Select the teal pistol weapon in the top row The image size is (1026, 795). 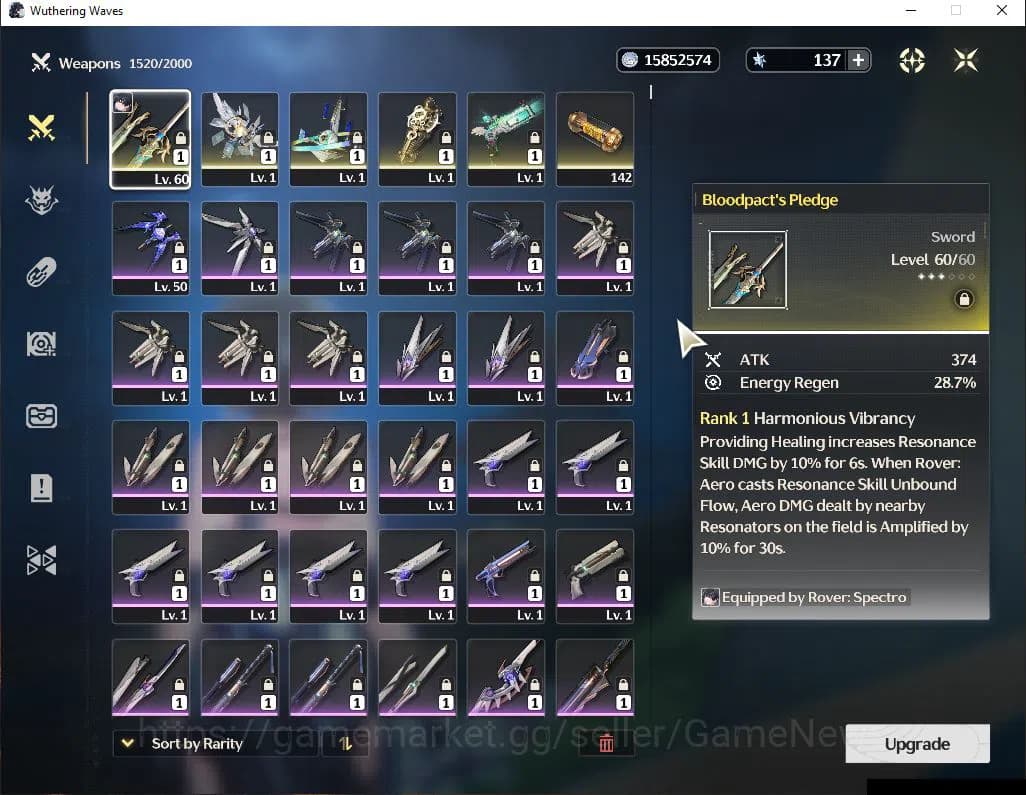tap(506, 139)
